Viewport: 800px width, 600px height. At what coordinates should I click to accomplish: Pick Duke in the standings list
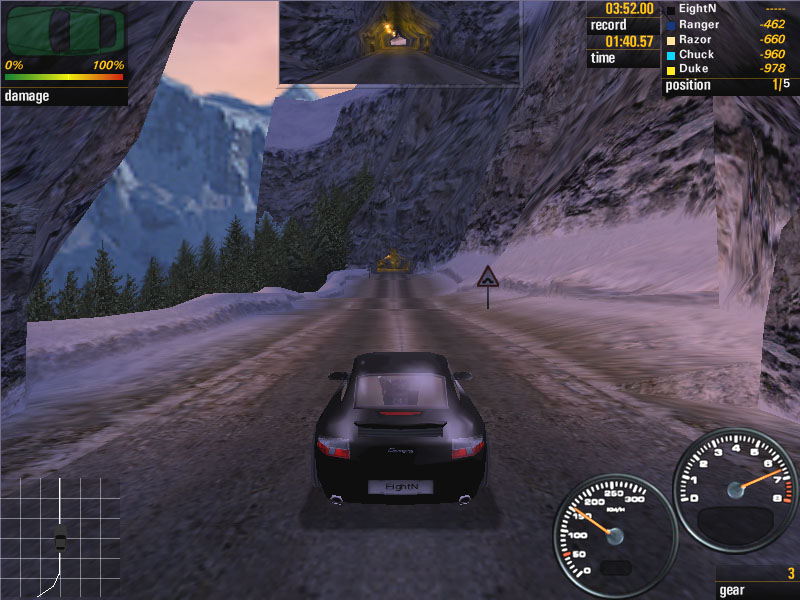click(x=694, y=69)
